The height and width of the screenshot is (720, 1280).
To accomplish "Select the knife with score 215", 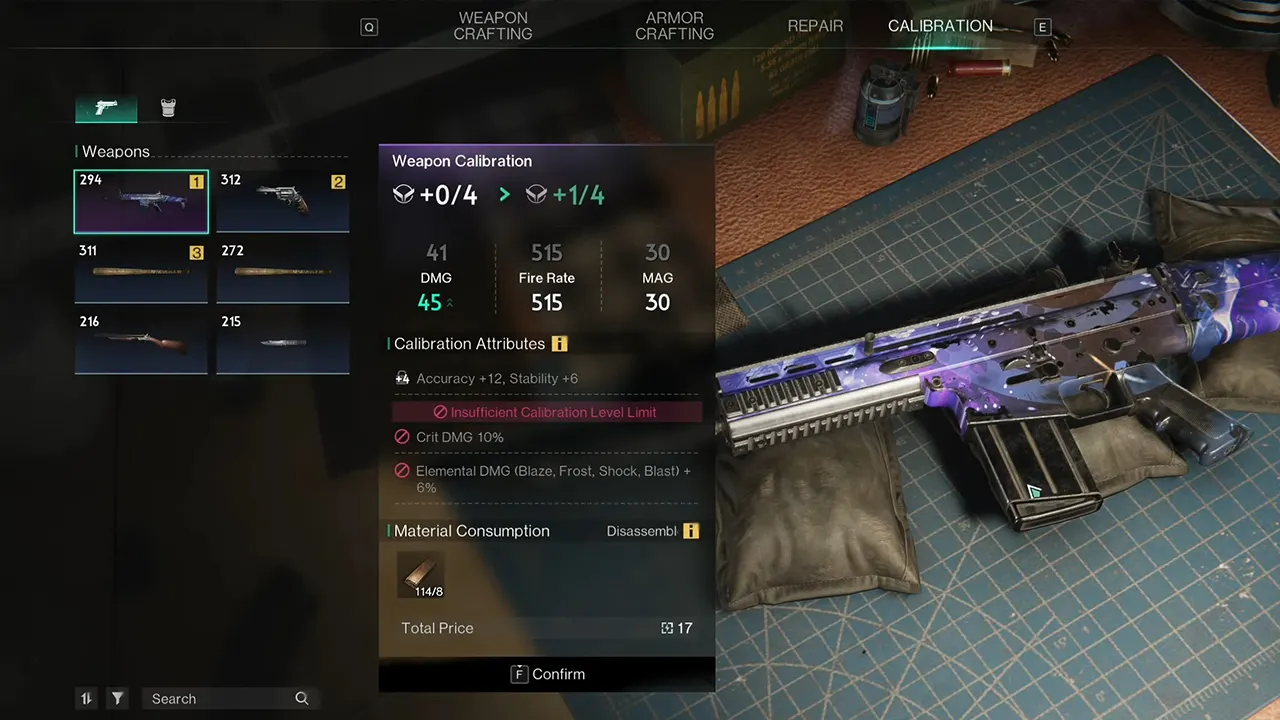I will (283, 343).
